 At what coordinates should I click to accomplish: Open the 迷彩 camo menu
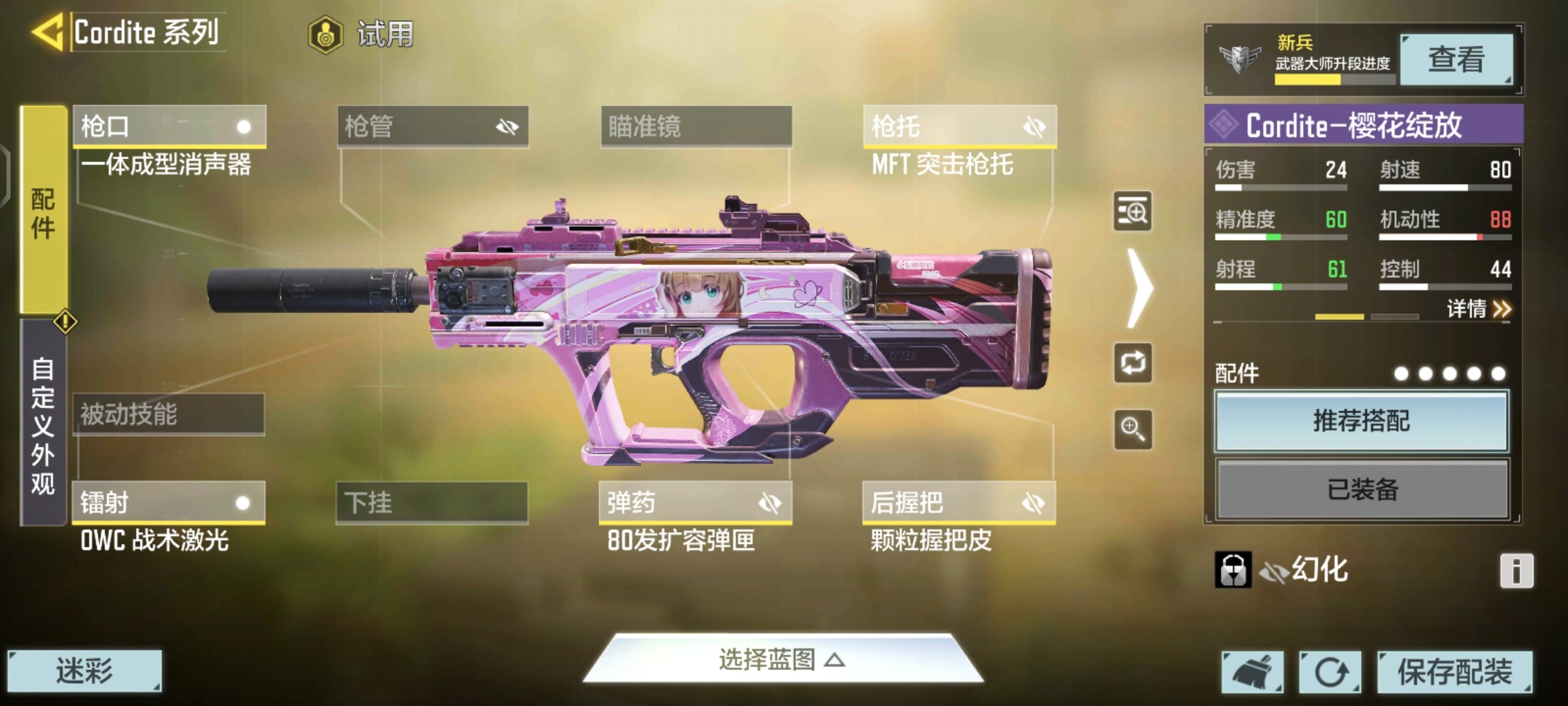point(84,671)
